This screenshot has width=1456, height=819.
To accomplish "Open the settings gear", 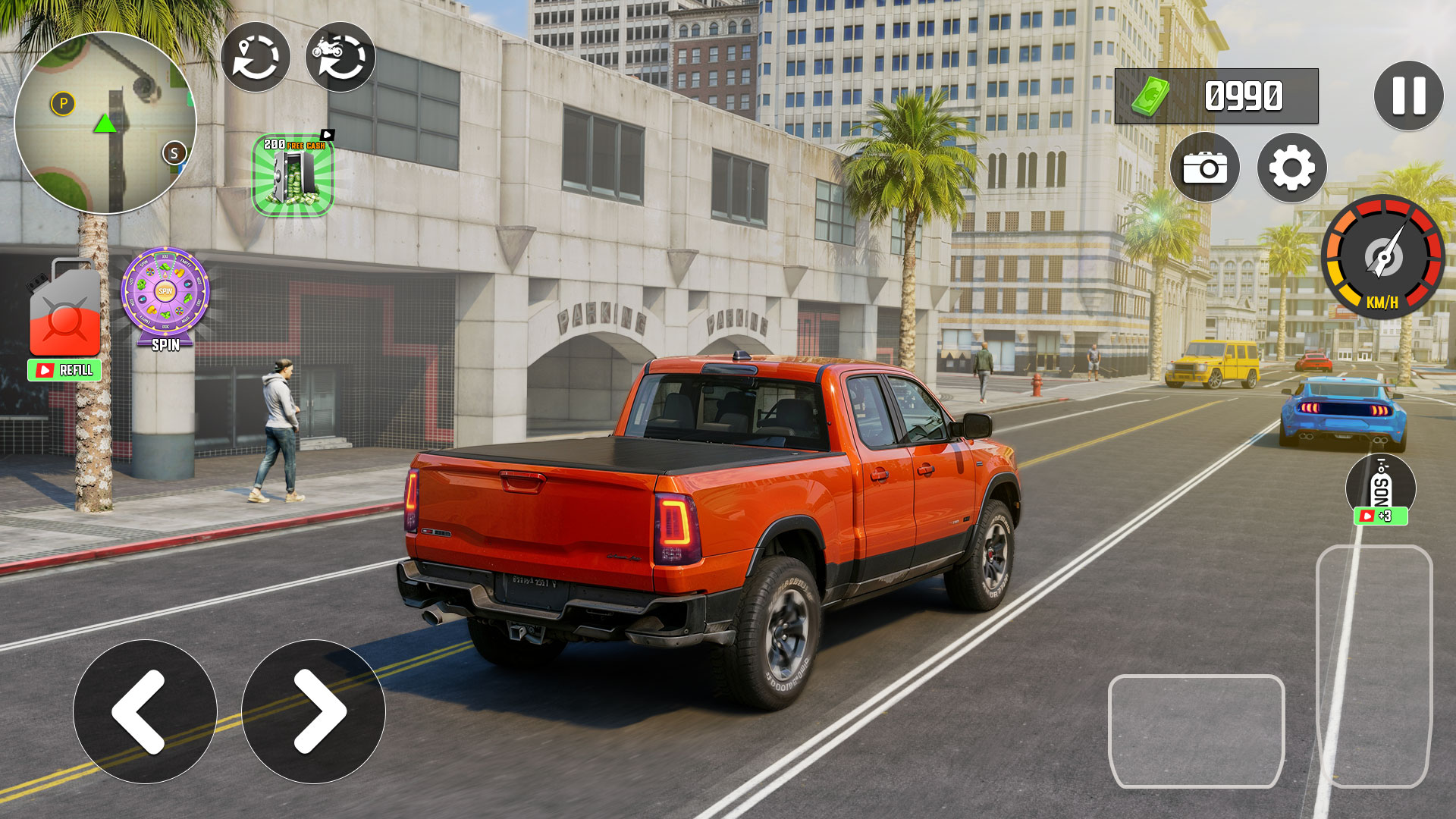I will [1291, 168].
